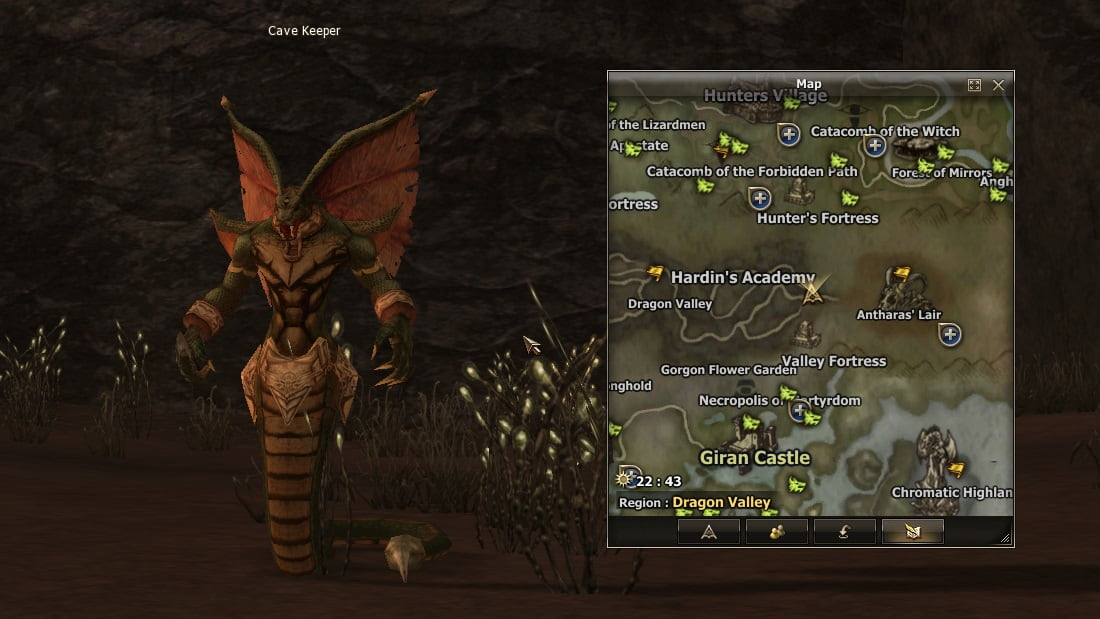Close the Map window
The image size is (1100, 619).
pyautogui.click(x=998, y=85)
